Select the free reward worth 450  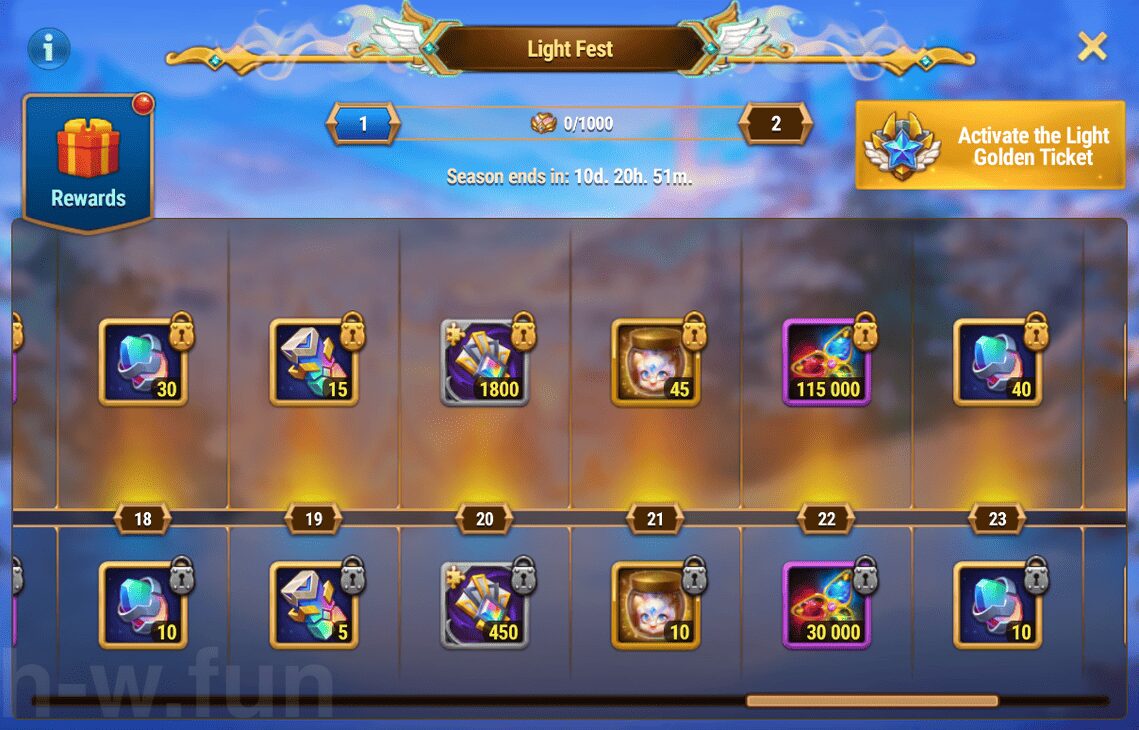485,604
